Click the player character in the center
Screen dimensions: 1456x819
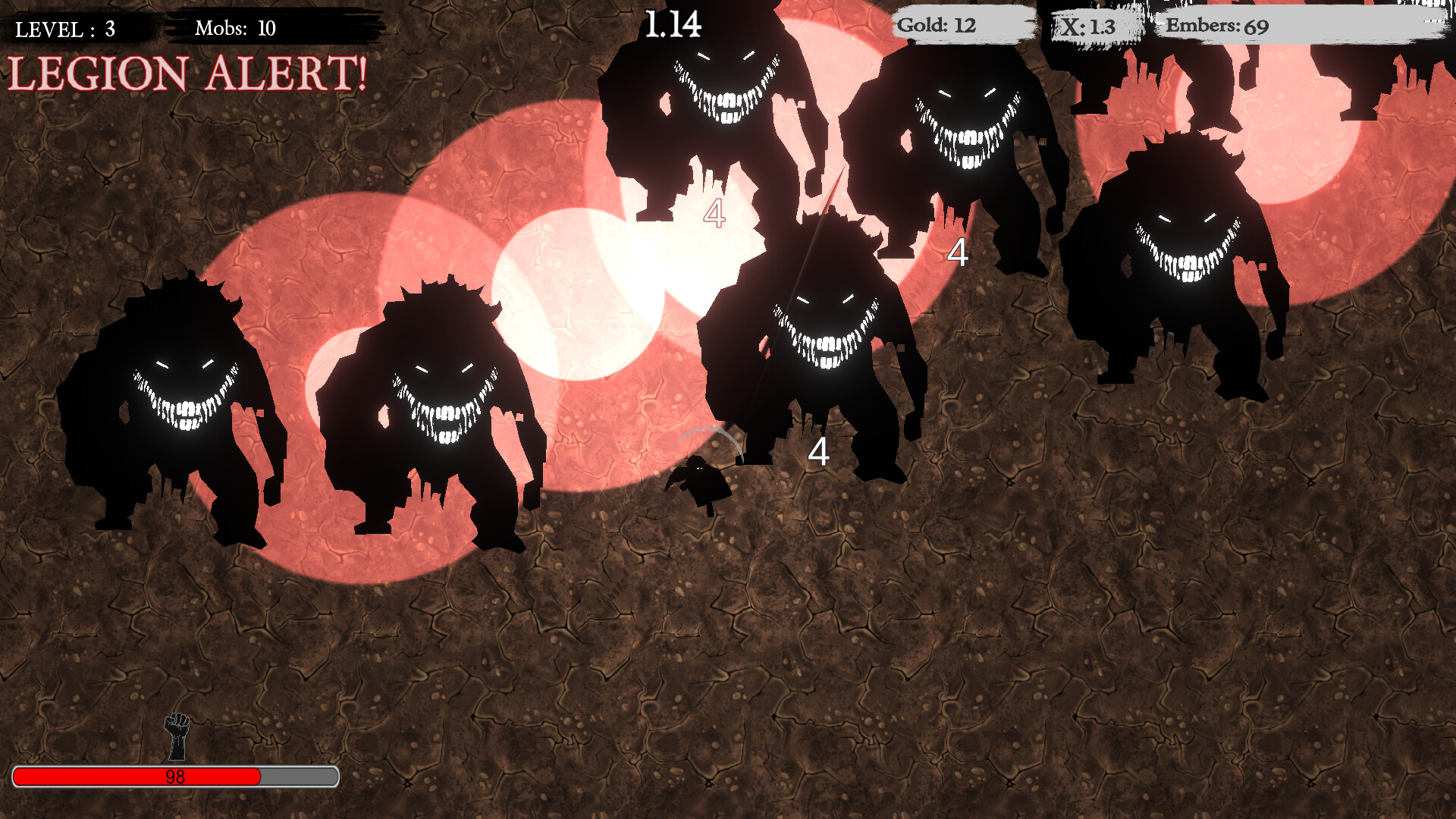(x=701, y=482)
